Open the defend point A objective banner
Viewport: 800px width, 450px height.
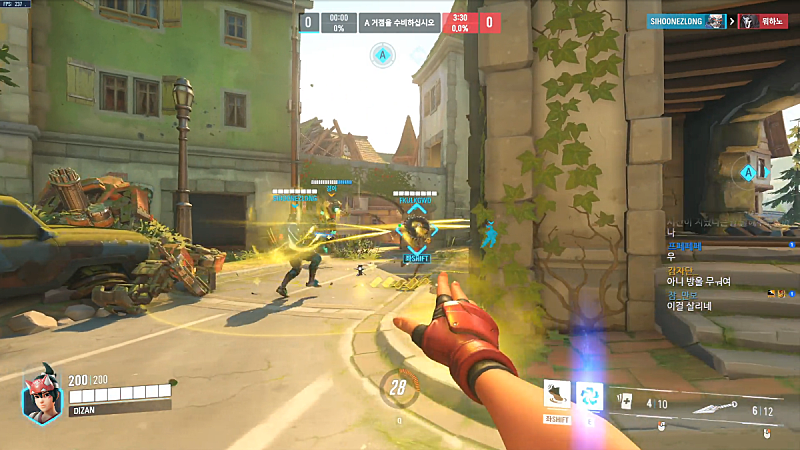[x=400, y=22]
